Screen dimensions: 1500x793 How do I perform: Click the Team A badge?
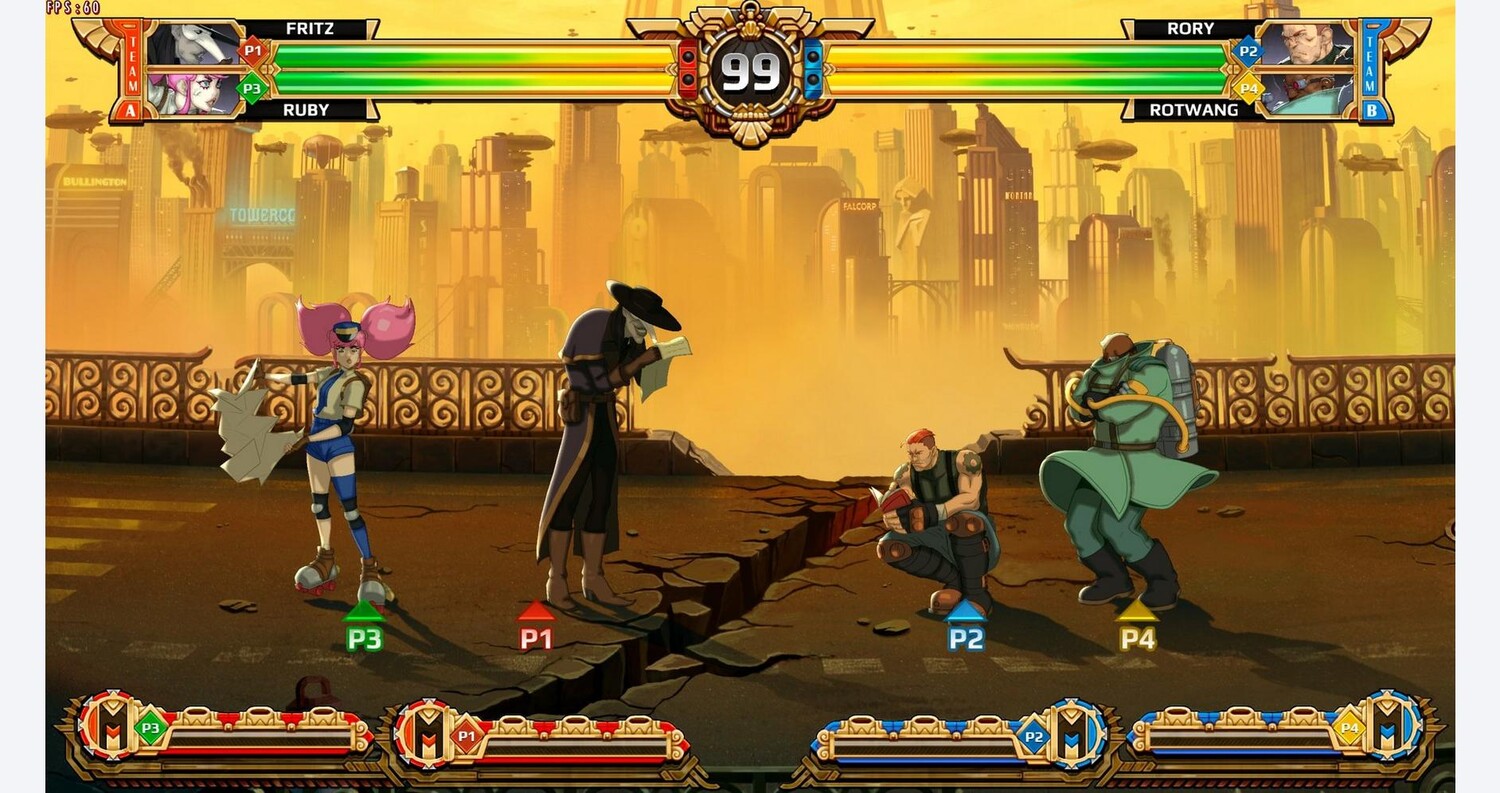(131, 70)
